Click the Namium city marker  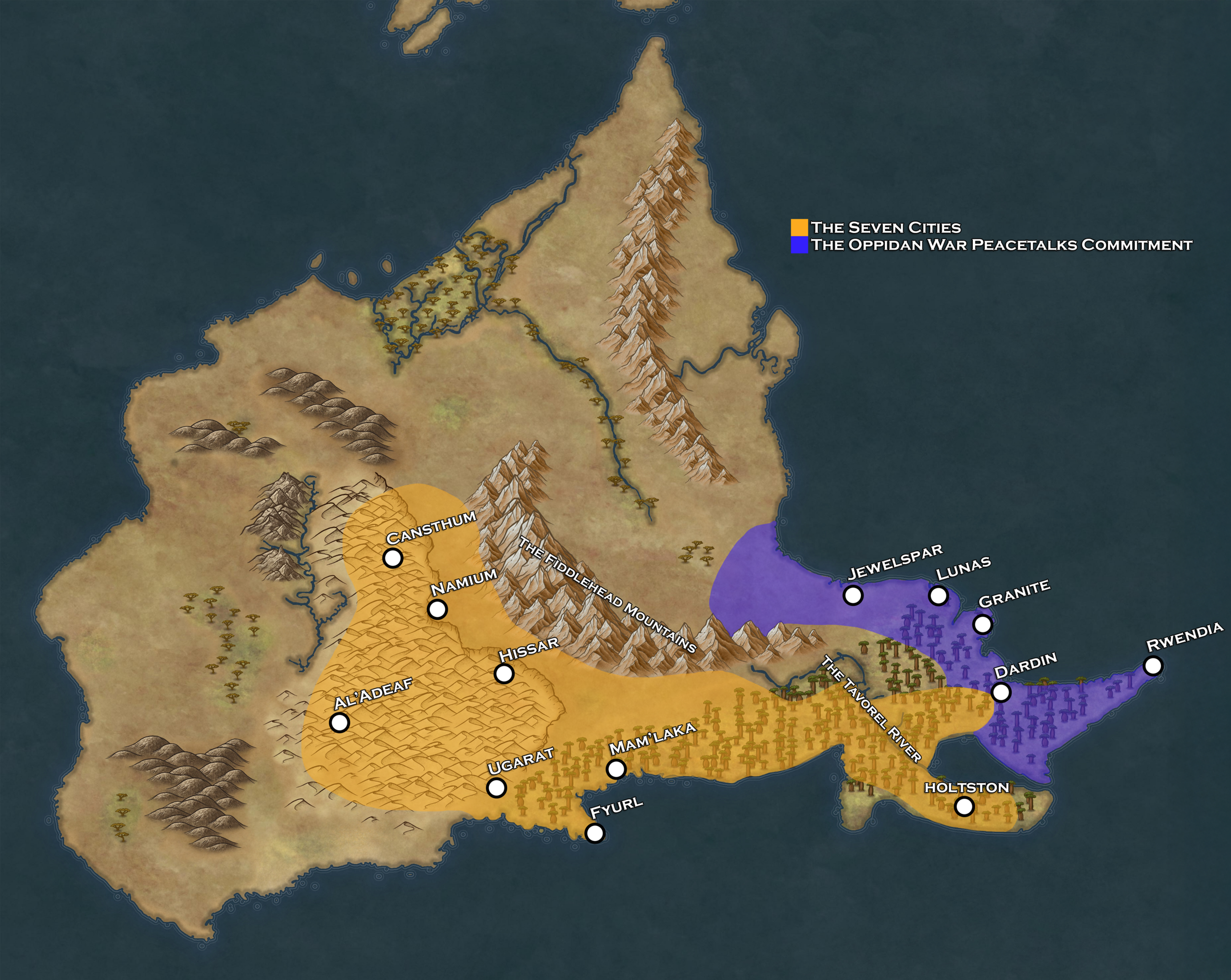(438, 609)
